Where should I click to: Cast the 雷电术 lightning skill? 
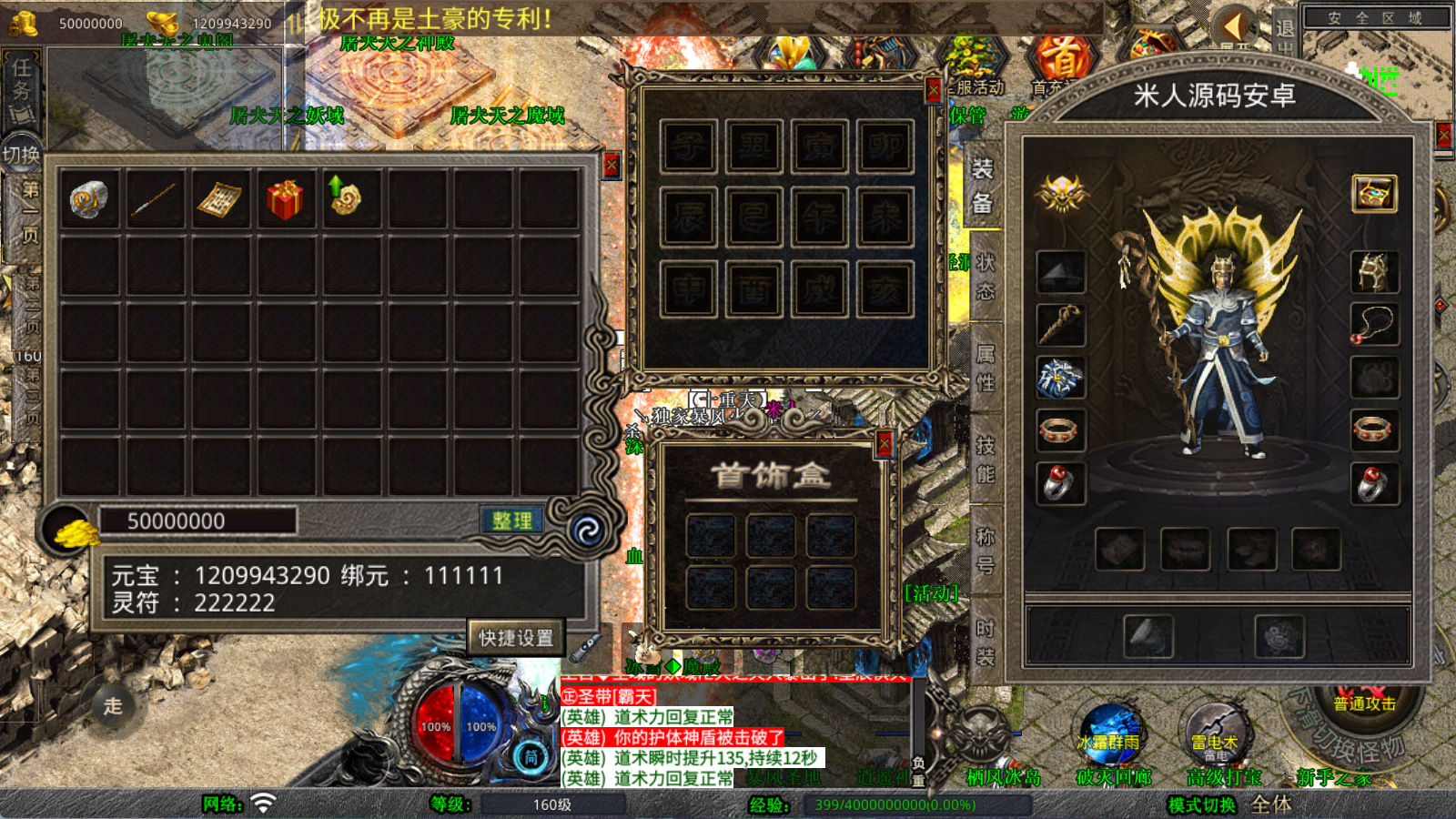tap(1215, 735)
